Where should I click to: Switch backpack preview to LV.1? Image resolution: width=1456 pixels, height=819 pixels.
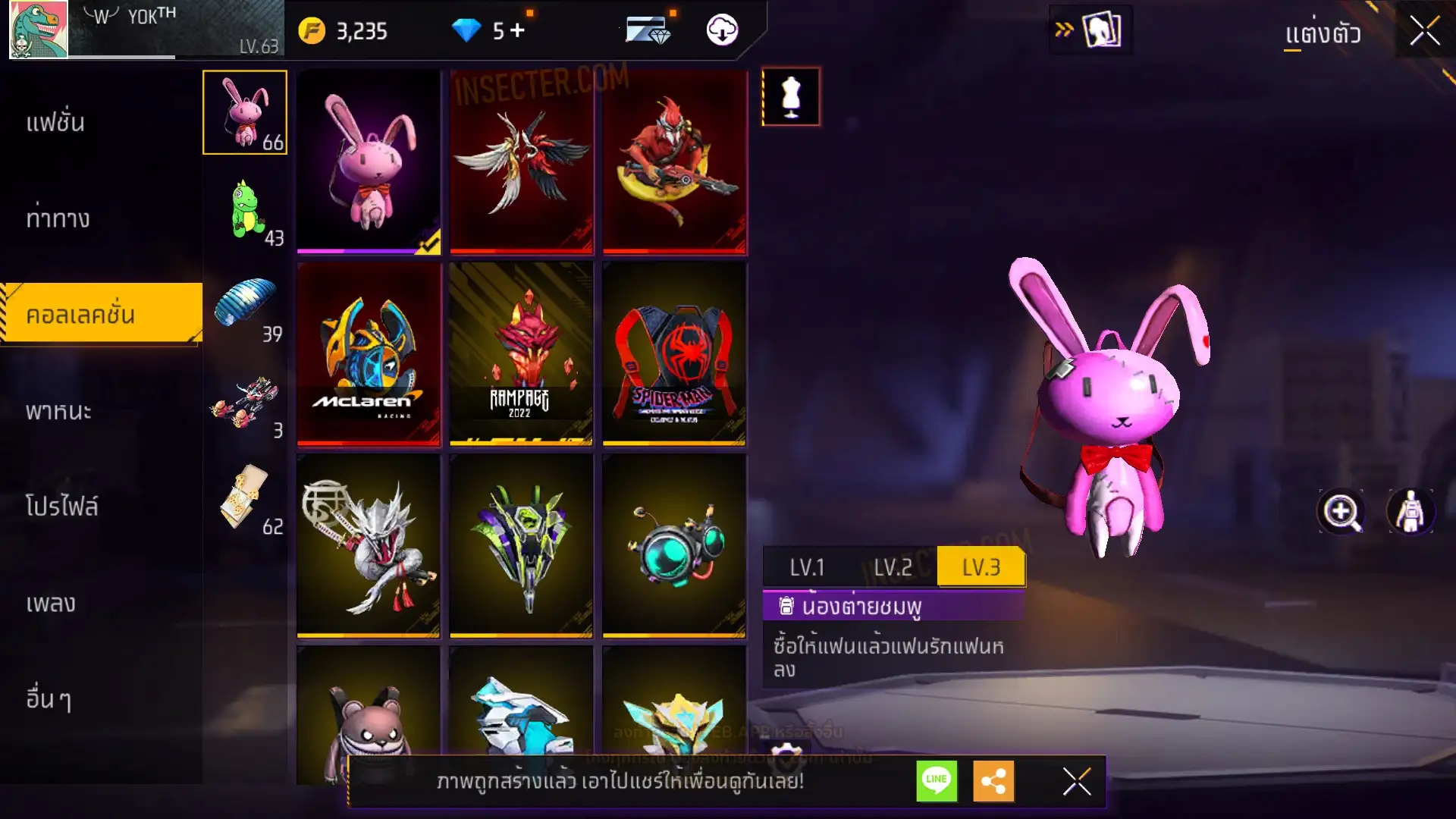[x=807, y=567]
